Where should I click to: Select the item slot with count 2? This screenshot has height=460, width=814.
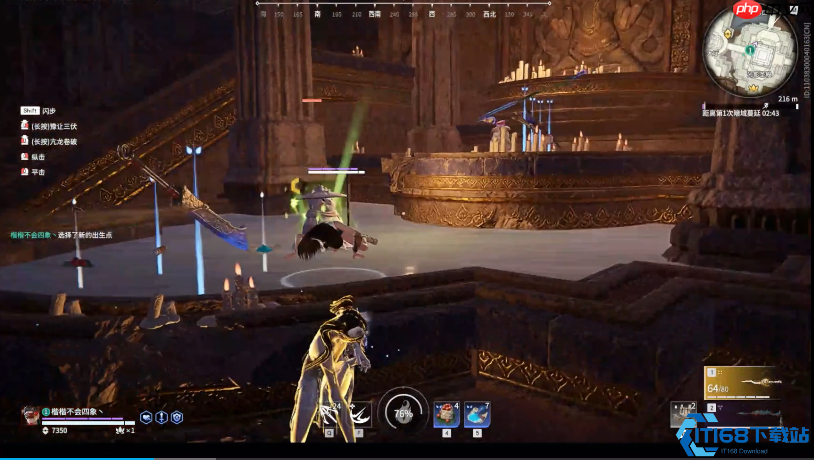(x=684, y=412)
